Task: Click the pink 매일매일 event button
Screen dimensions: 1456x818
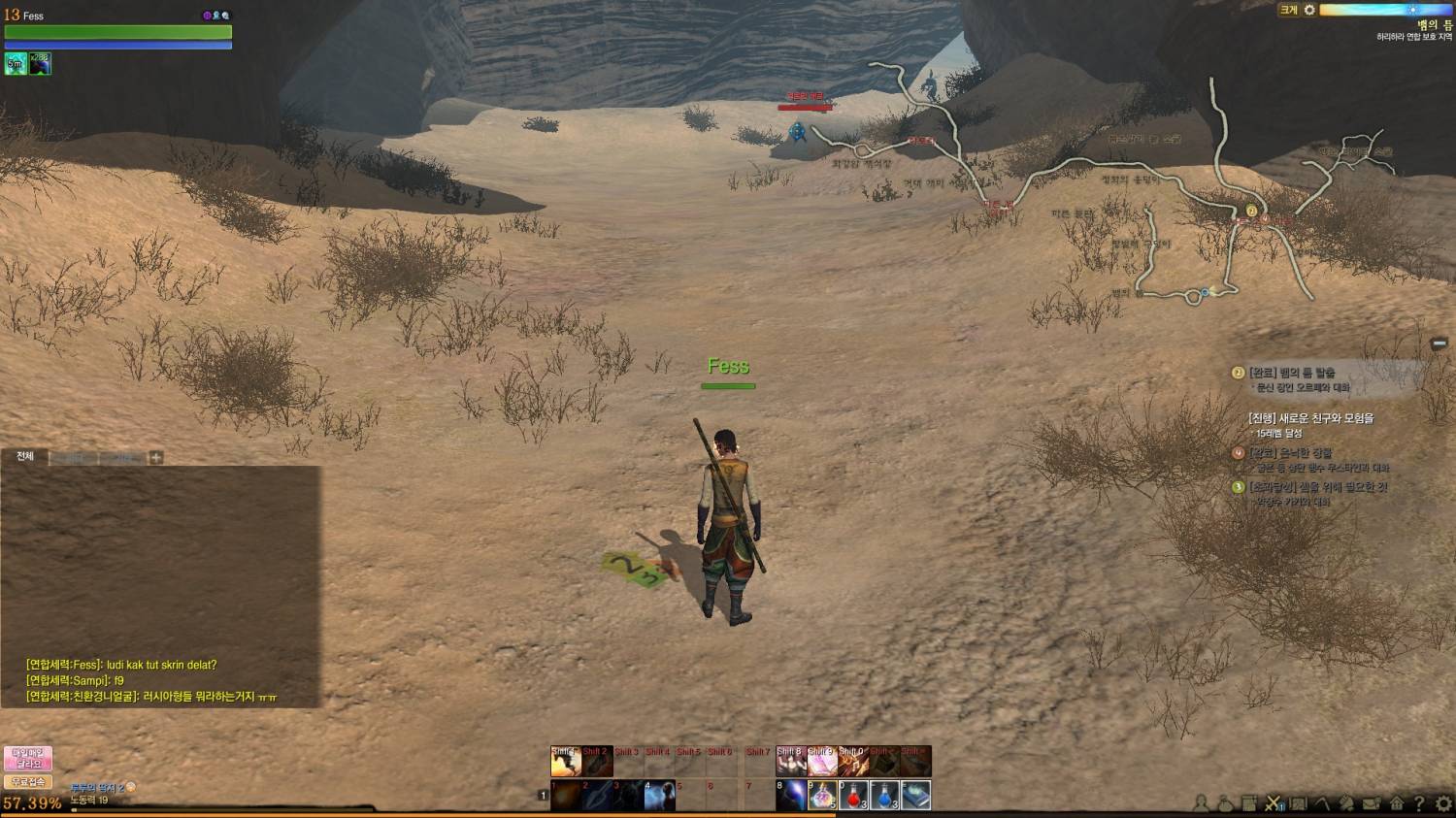Action: (x=27, y=758)
